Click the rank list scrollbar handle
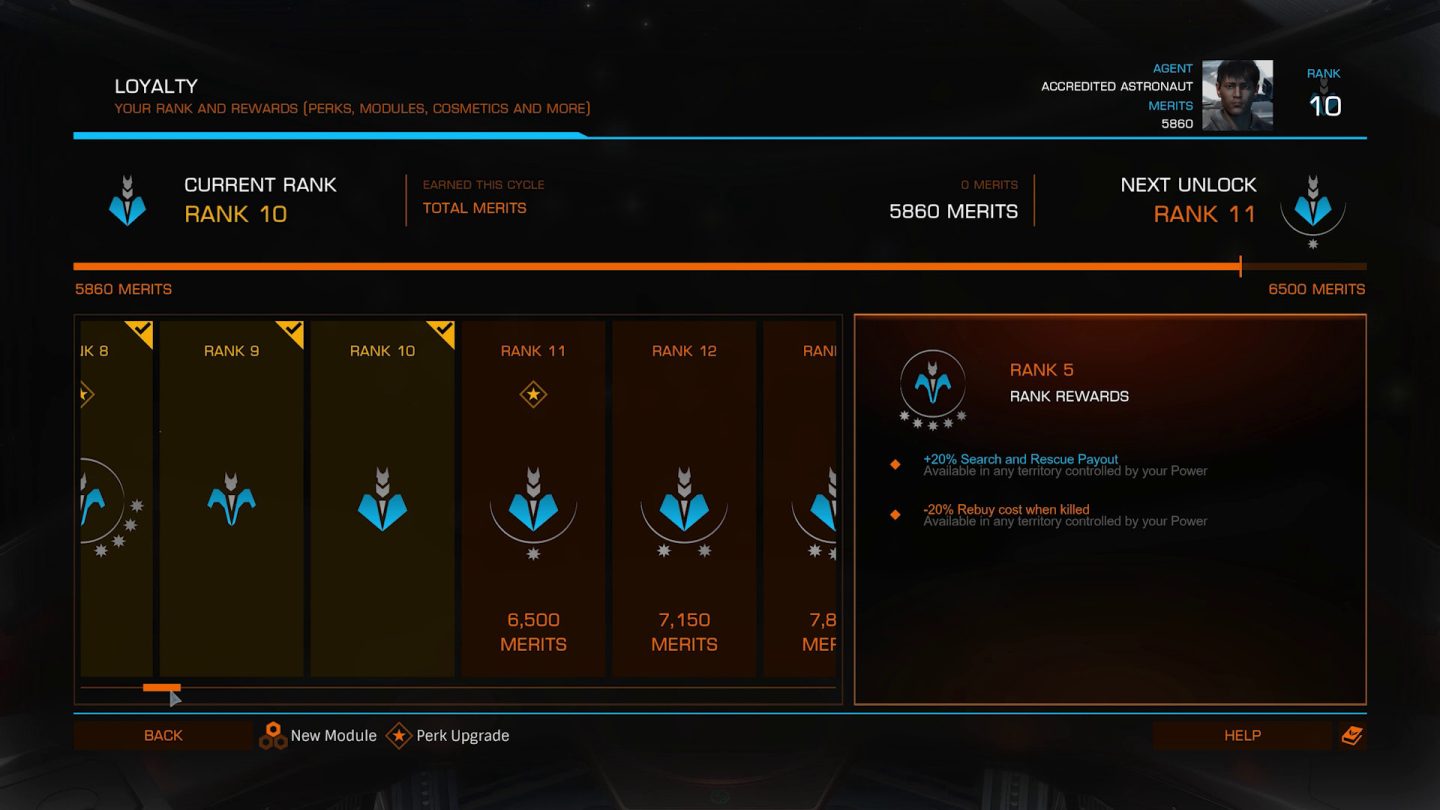1440x810 pixels. click(161, 688)
